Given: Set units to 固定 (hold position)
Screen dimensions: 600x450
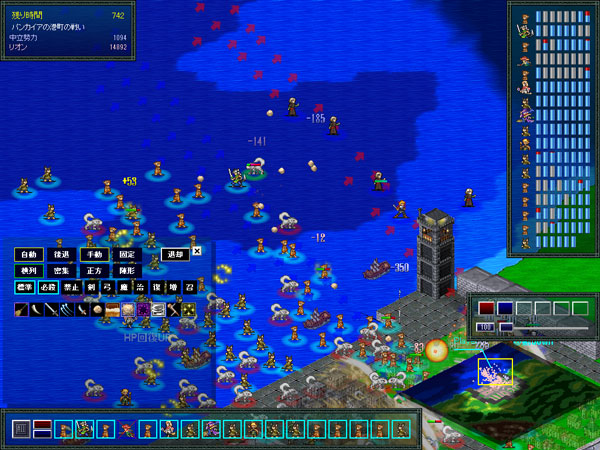Looking at the screenshot, I should pyautogui.click(x=126, y=254).
